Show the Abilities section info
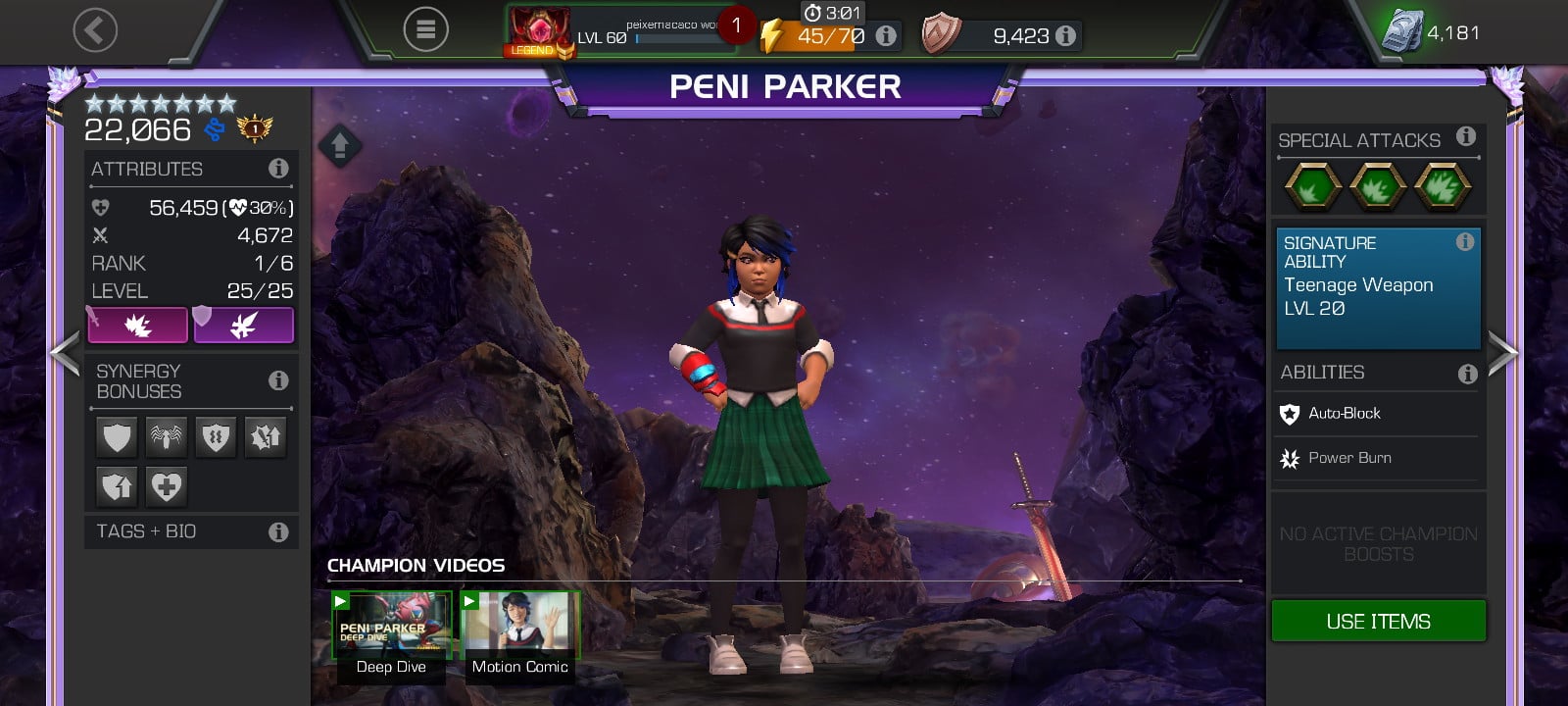Viewport: 1568px width, 706px height. pos(1466,374)
